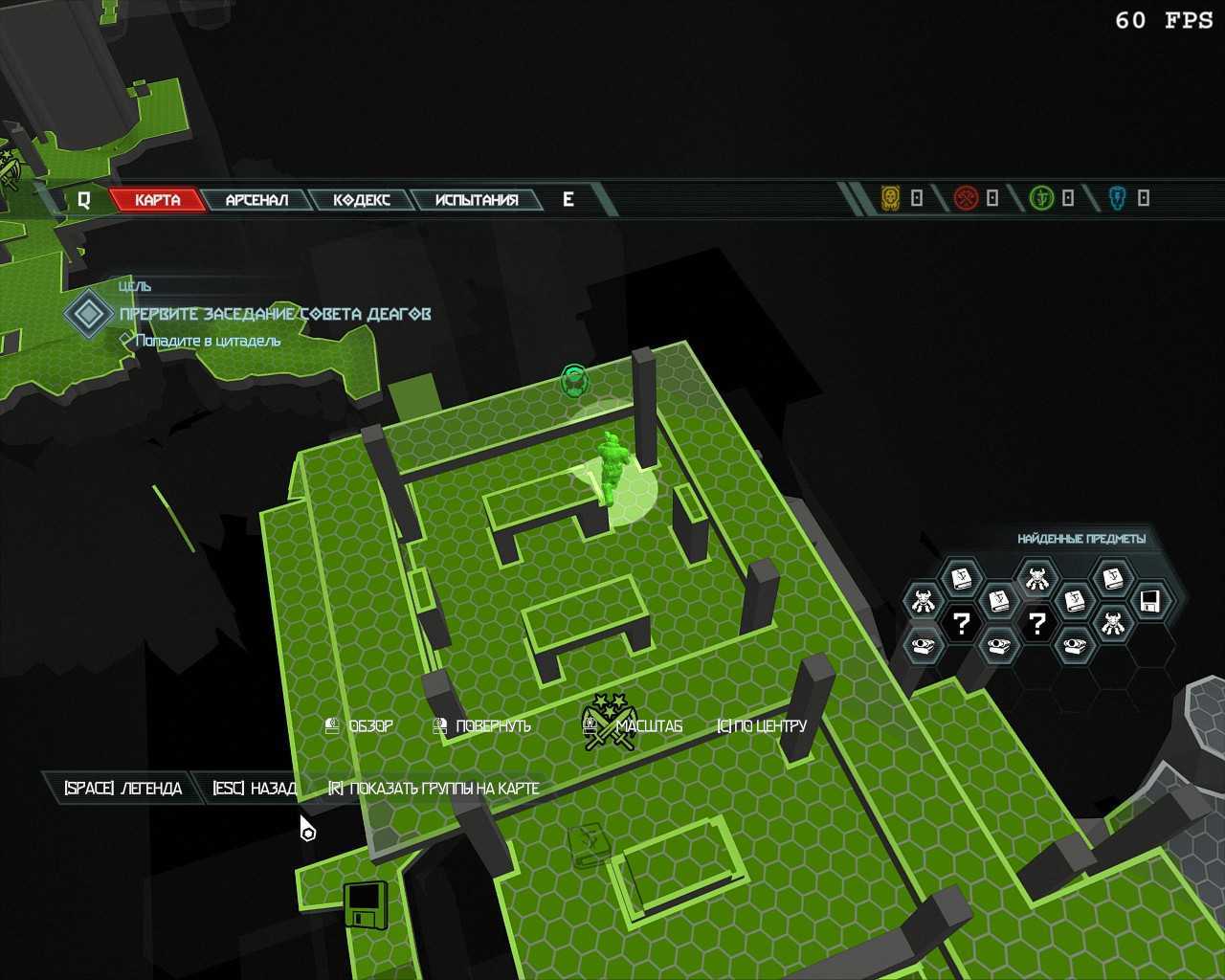Viewport: 1225px width, 980px height.
Task: Select the Испытания tab
Action: [x=477, y=200]
